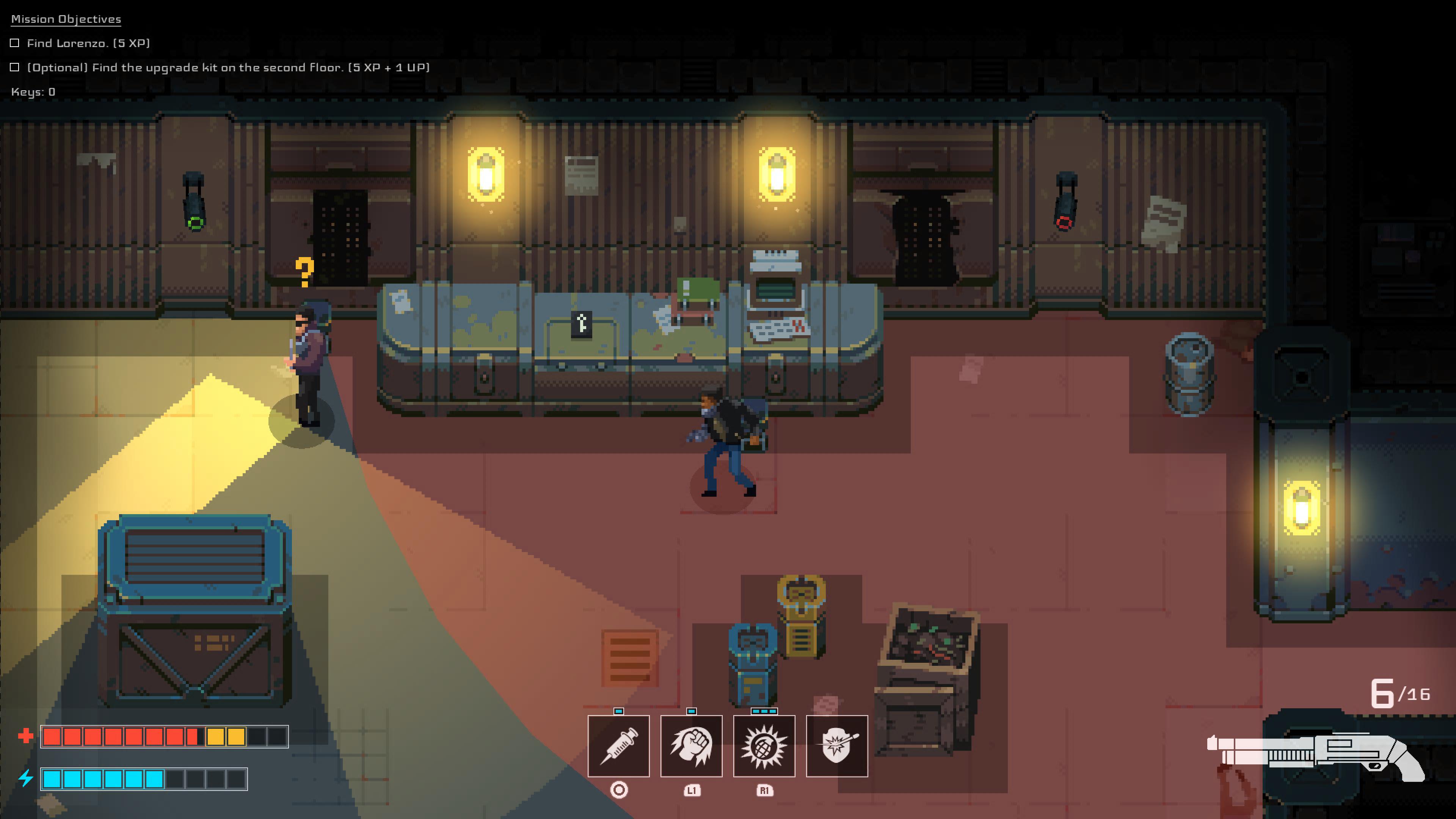Select the grenade explosive ability icon
Viewport: 1456px width, 819px height.
pos(765,746)
